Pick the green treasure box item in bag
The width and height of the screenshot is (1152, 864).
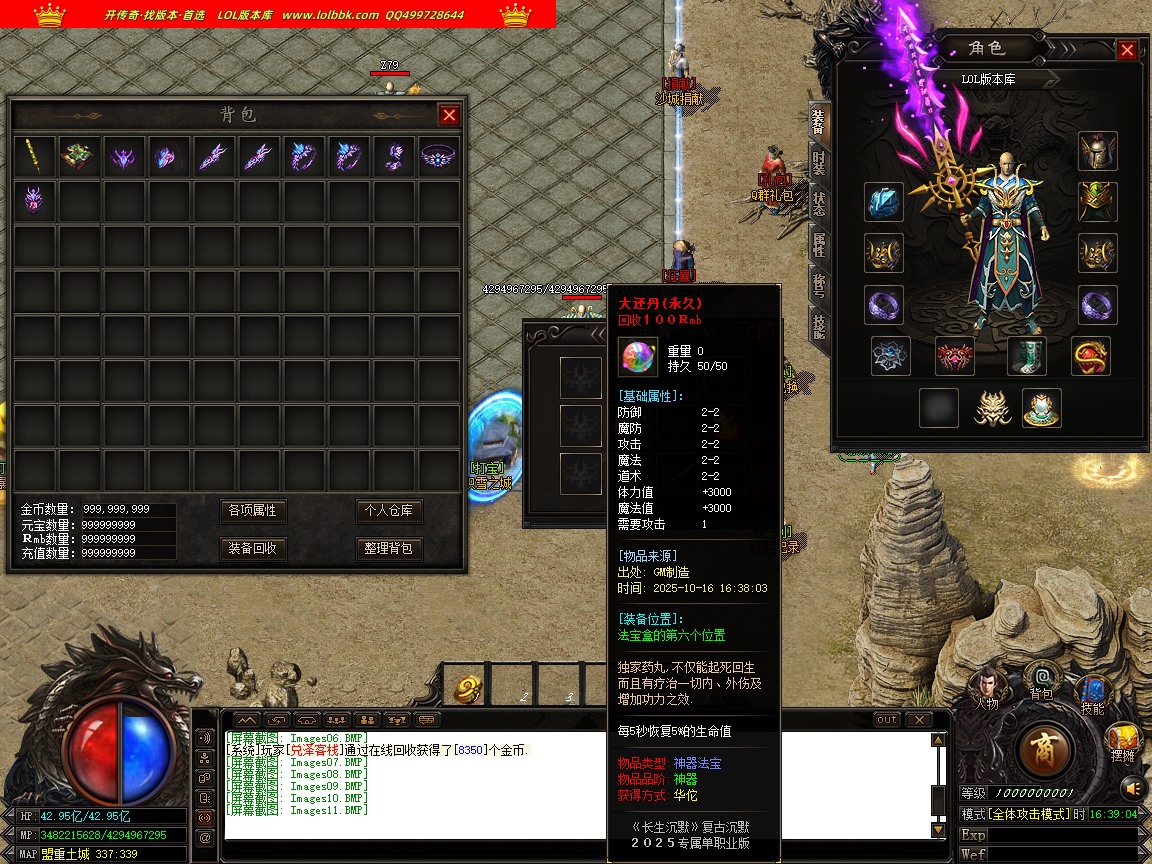[79, 157]
